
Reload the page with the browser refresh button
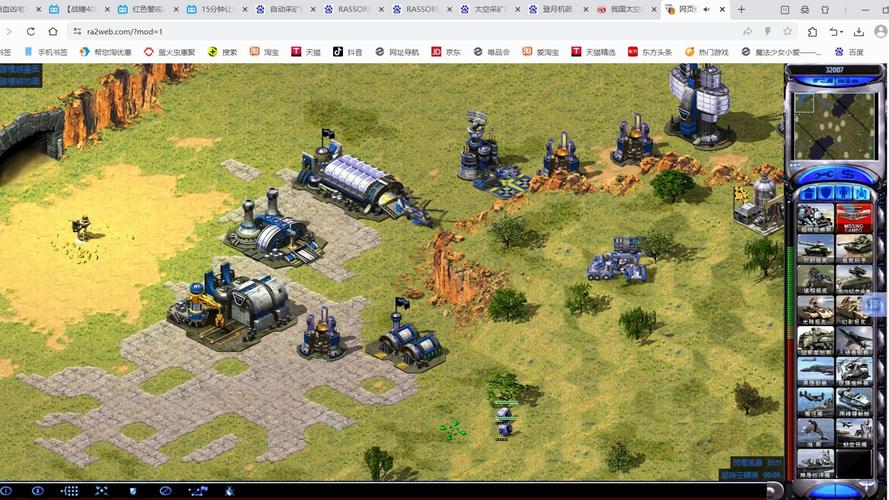click(31, 31)
